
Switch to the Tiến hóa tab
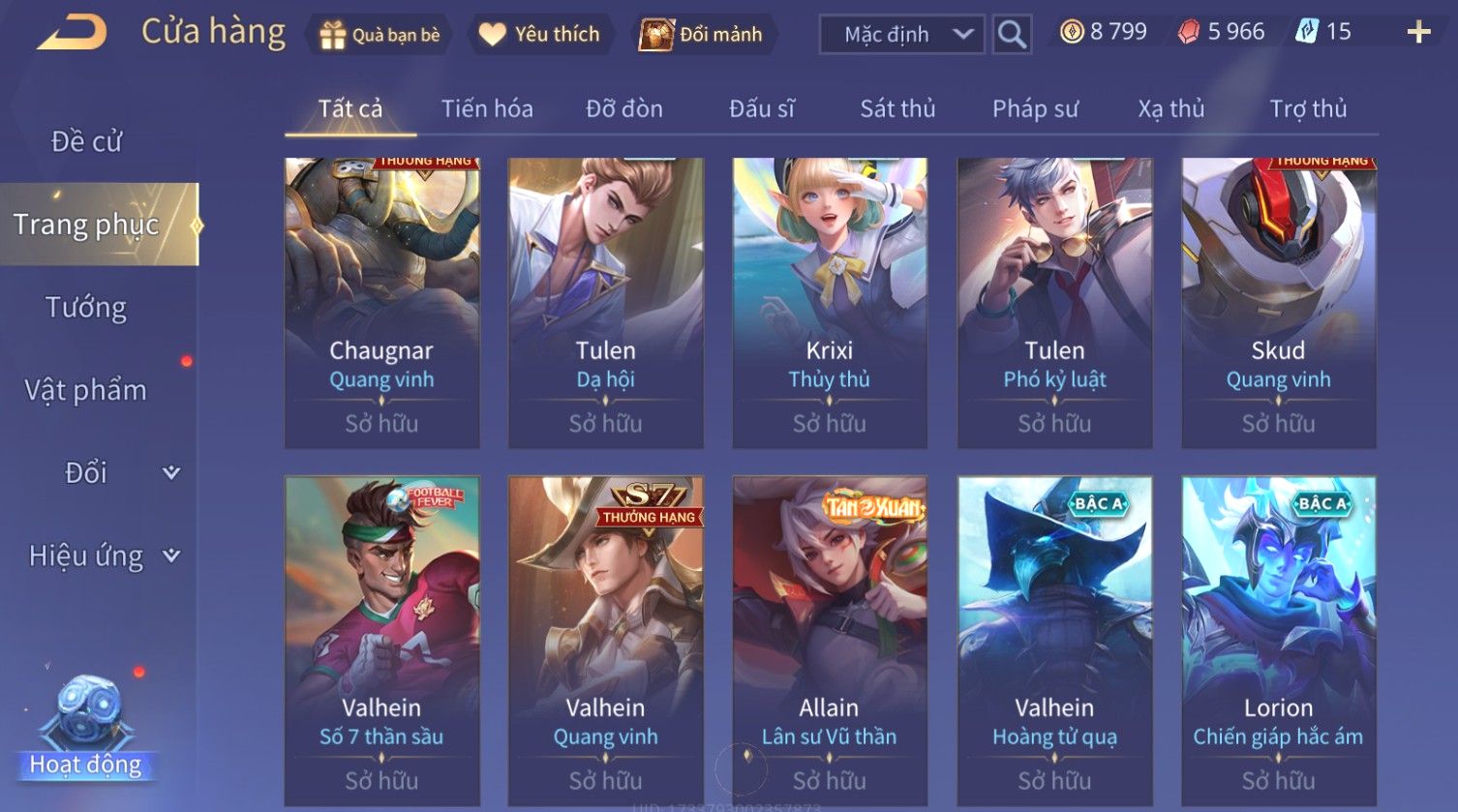[x=487, y=108]
